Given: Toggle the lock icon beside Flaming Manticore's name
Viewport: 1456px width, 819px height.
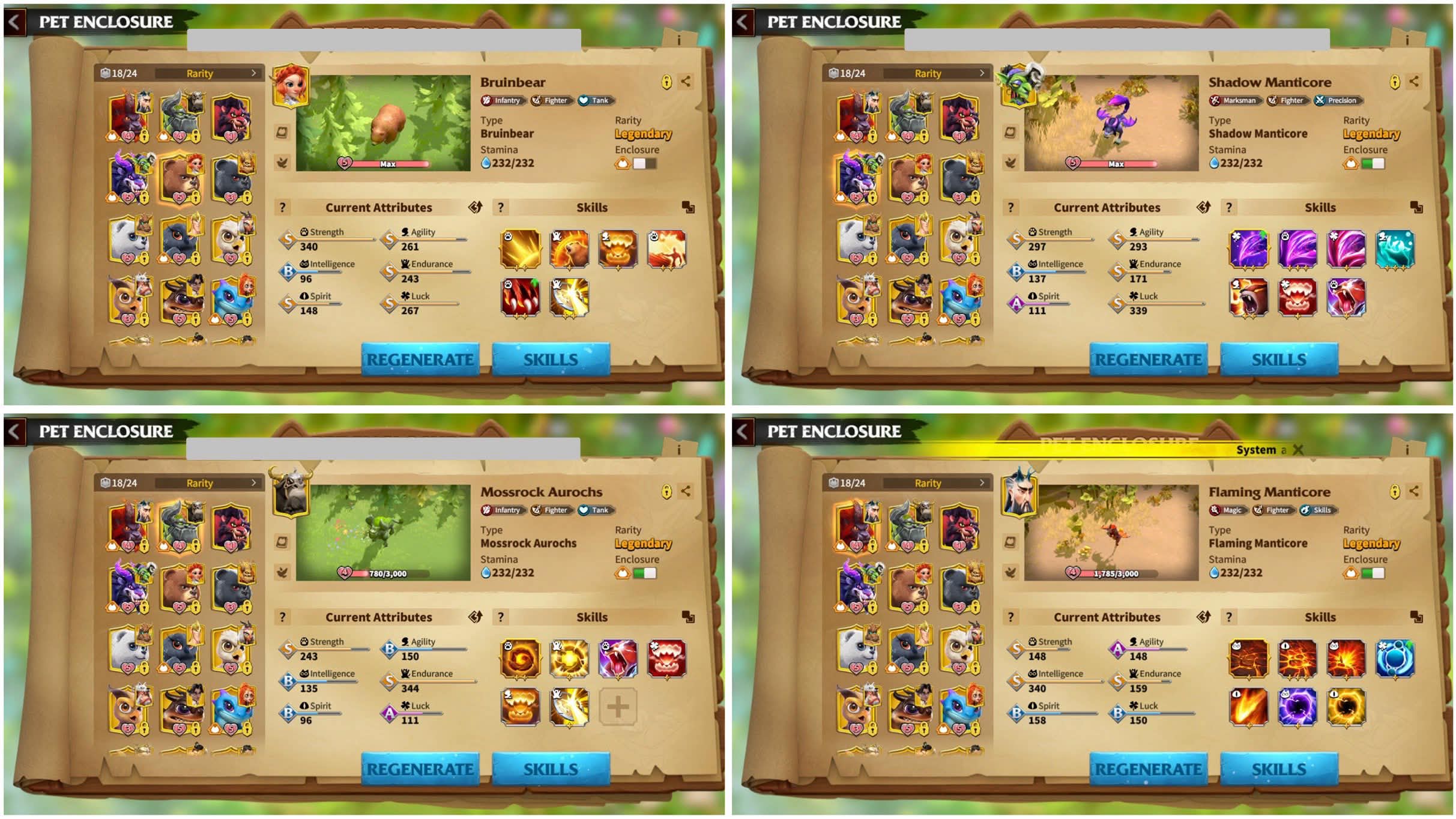Looking at the screenshot, I should point(1395,492).
